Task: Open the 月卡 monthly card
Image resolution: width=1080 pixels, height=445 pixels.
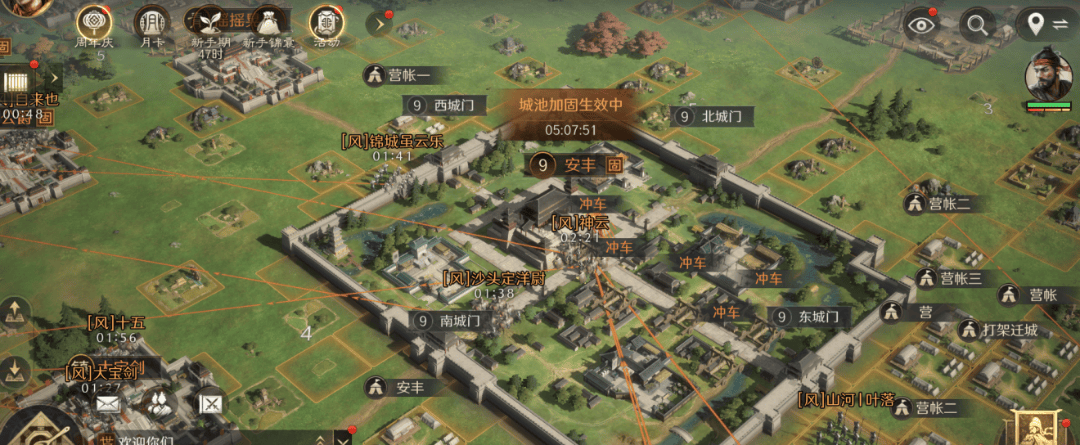Action: [152, 22]
